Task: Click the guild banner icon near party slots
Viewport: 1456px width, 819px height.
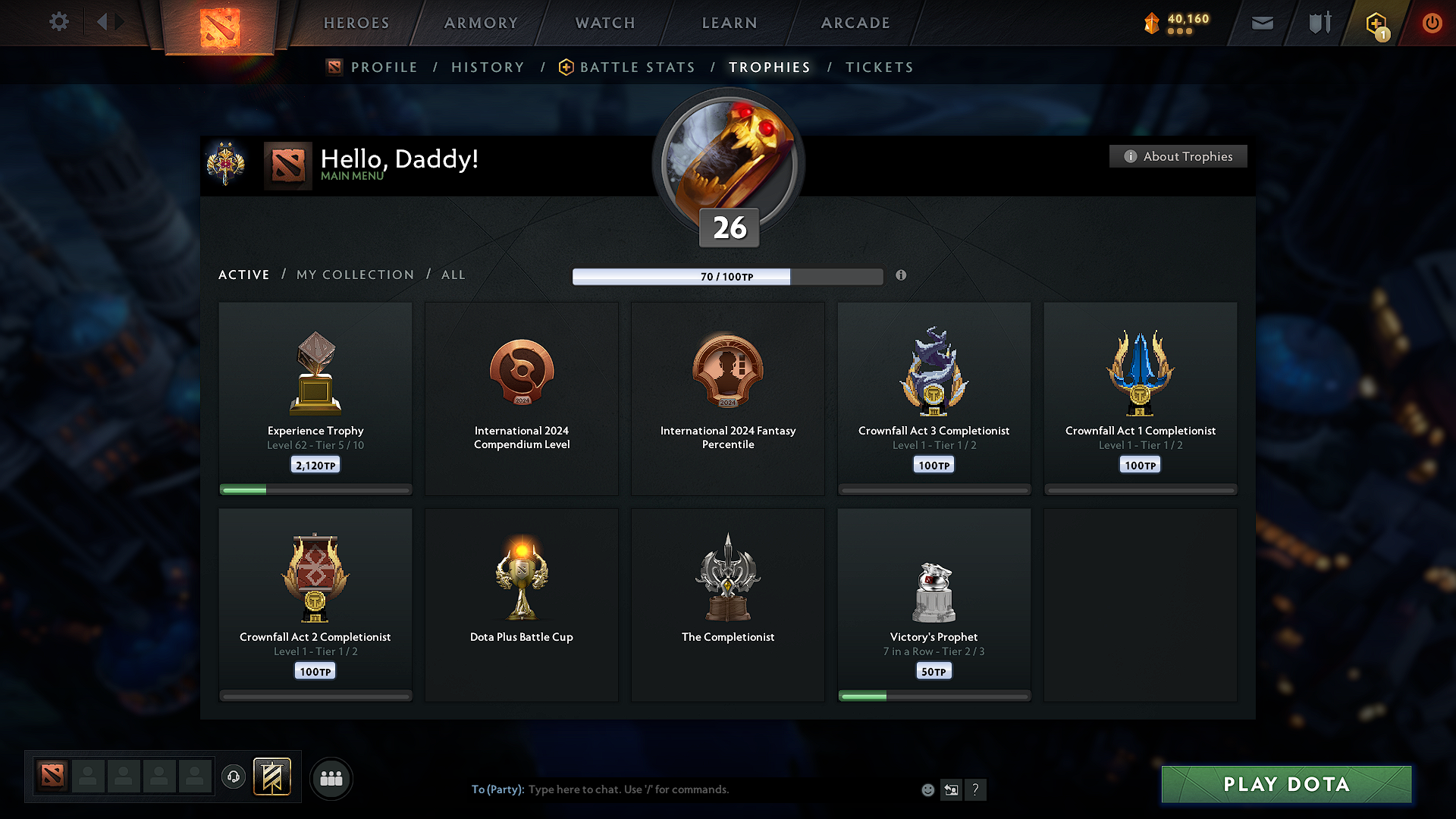Action: [x=272, y=777]
